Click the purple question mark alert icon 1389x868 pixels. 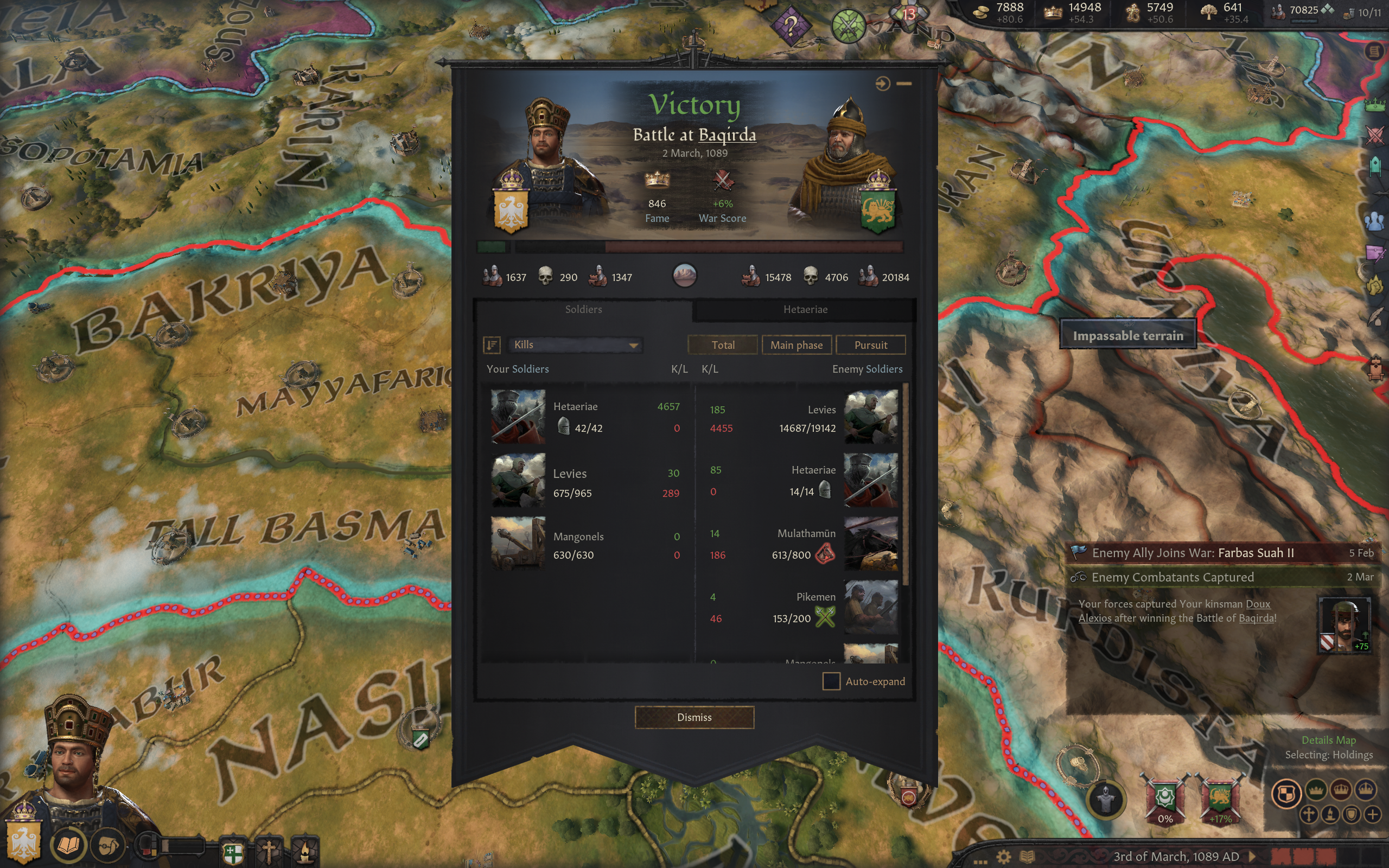(x=791, y=26)
